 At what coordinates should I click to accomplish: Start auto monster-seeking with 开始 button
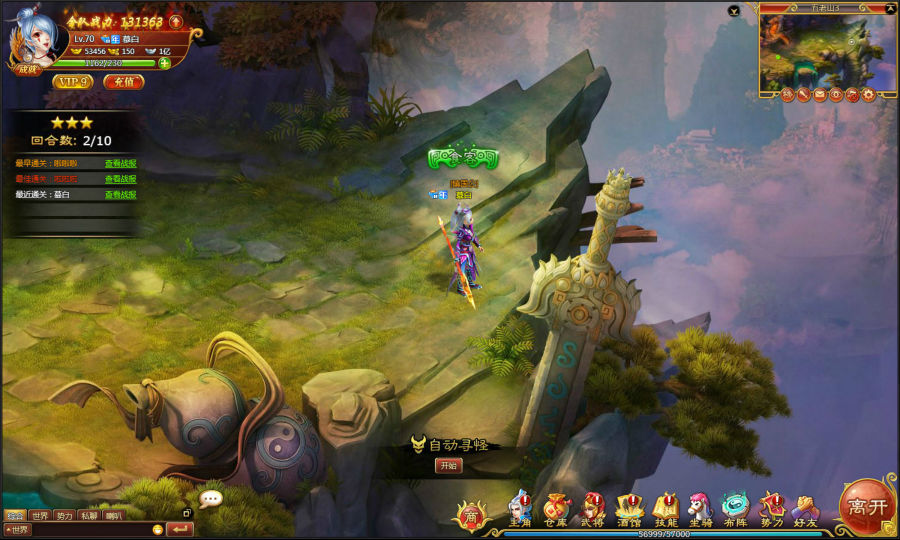point(449,465)
